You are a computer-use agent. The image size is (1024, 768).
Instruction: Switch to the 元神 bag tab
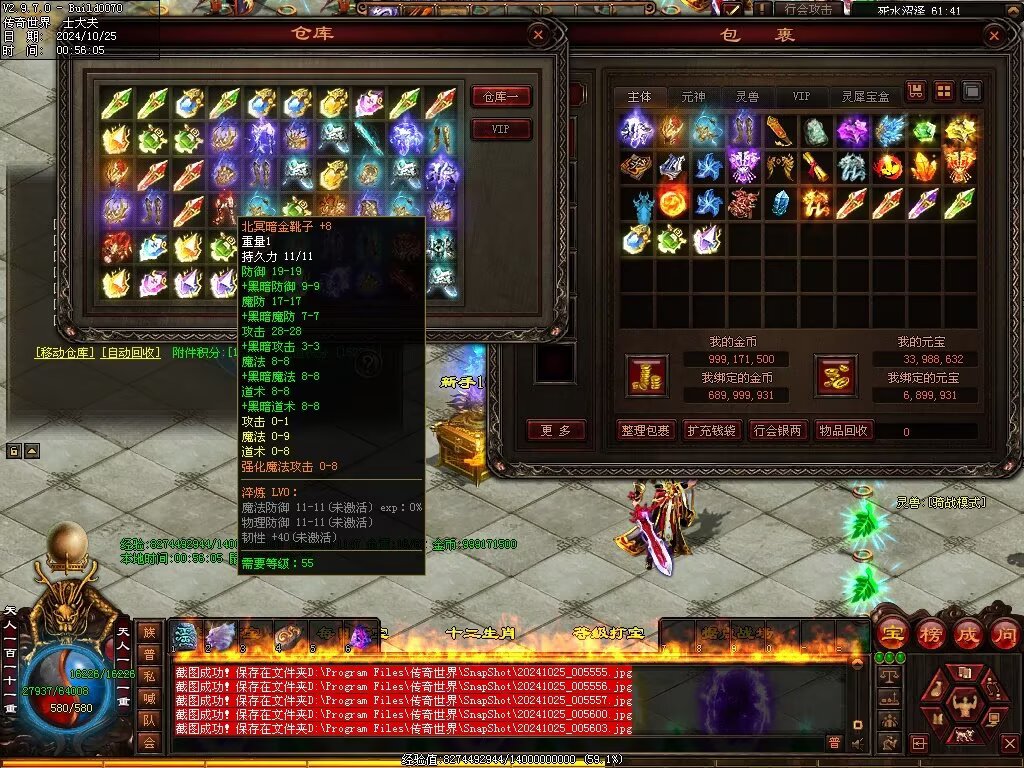pyautogui.click(x=693, y=96)
